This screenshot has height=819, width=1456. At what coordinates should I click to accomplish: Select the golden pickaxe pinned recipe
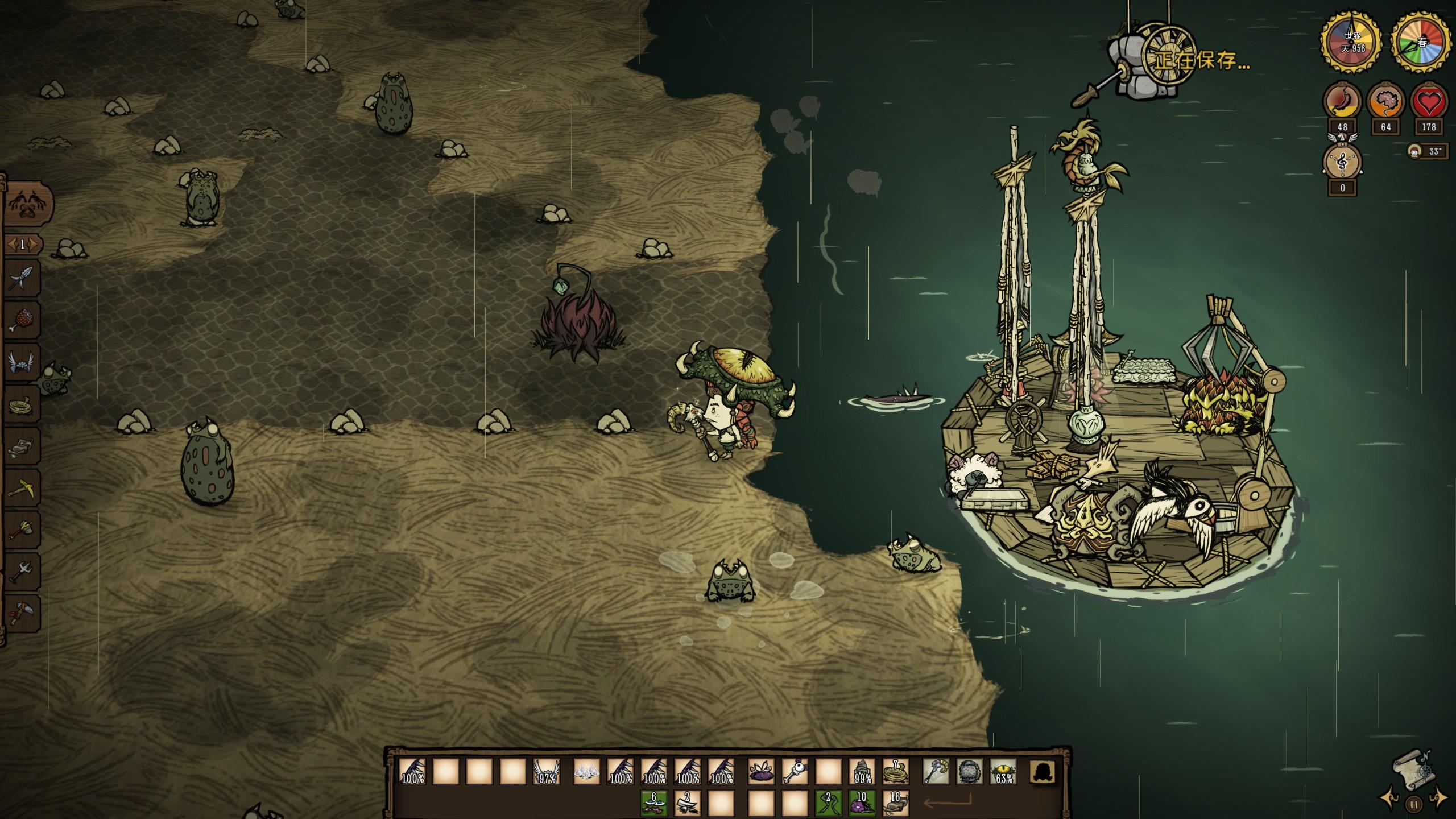23,488
